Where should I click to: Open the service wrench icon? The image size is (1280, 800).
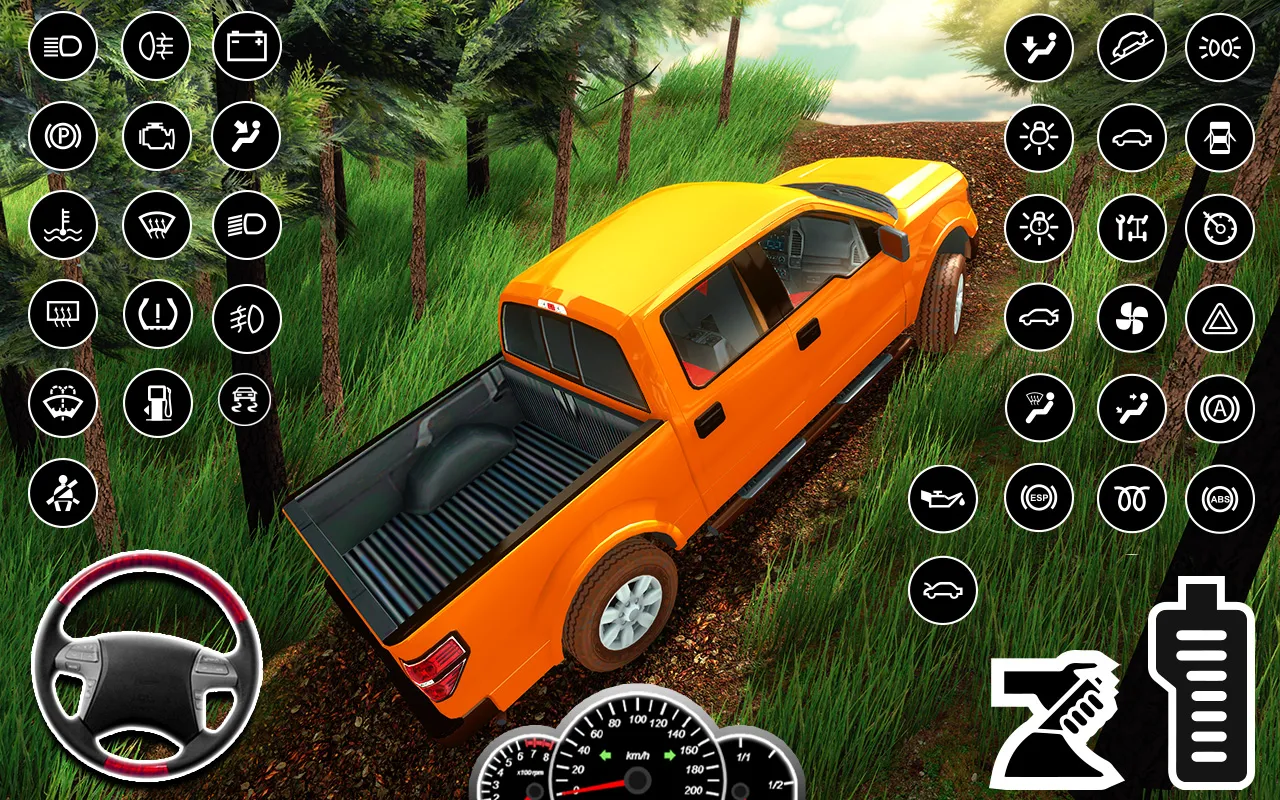point(1132,228)
